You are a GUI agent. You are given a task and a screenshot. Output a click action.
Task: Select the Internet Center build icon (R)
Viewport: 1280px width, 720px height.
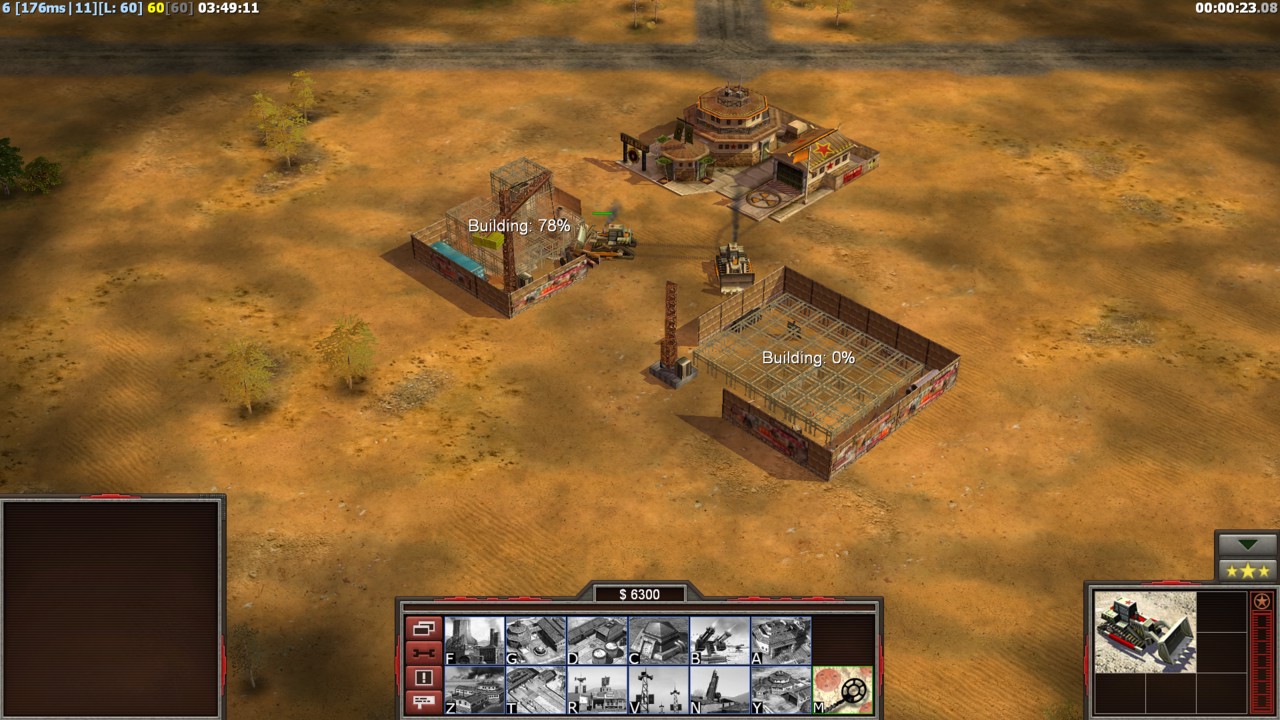tap(597, 690)
